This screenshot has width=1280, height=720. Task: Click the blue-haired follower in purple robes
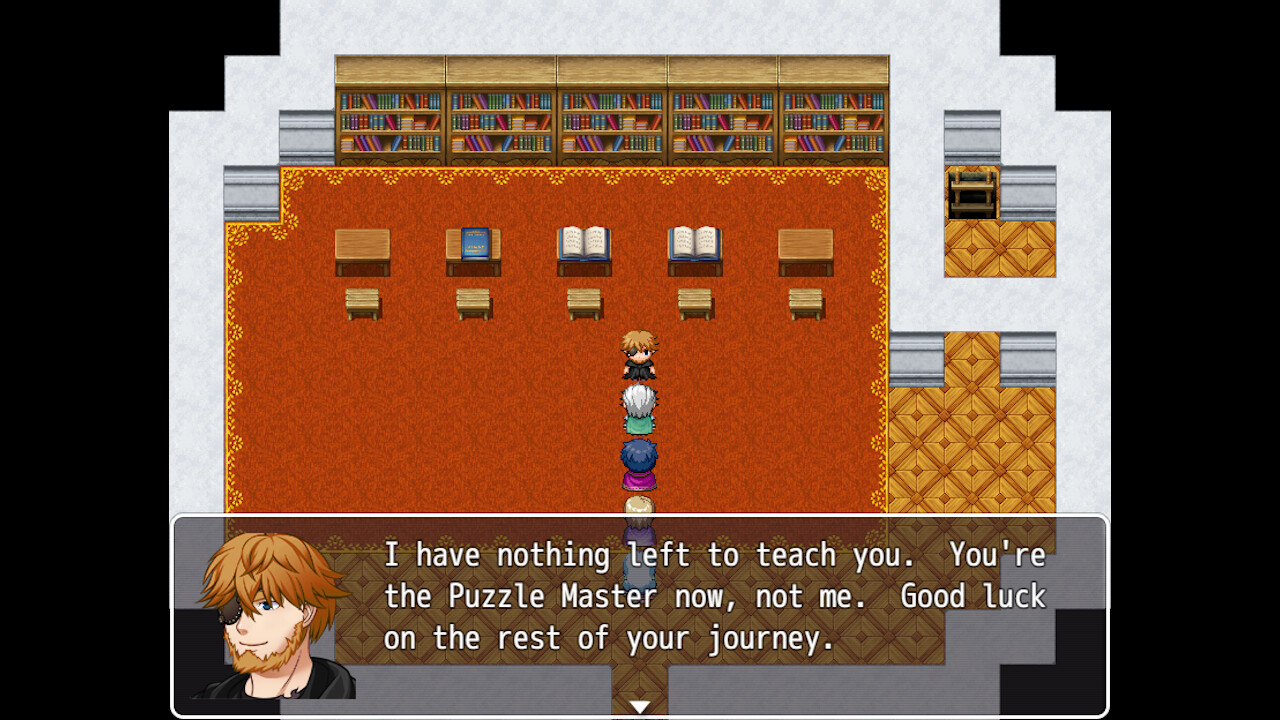638,460
